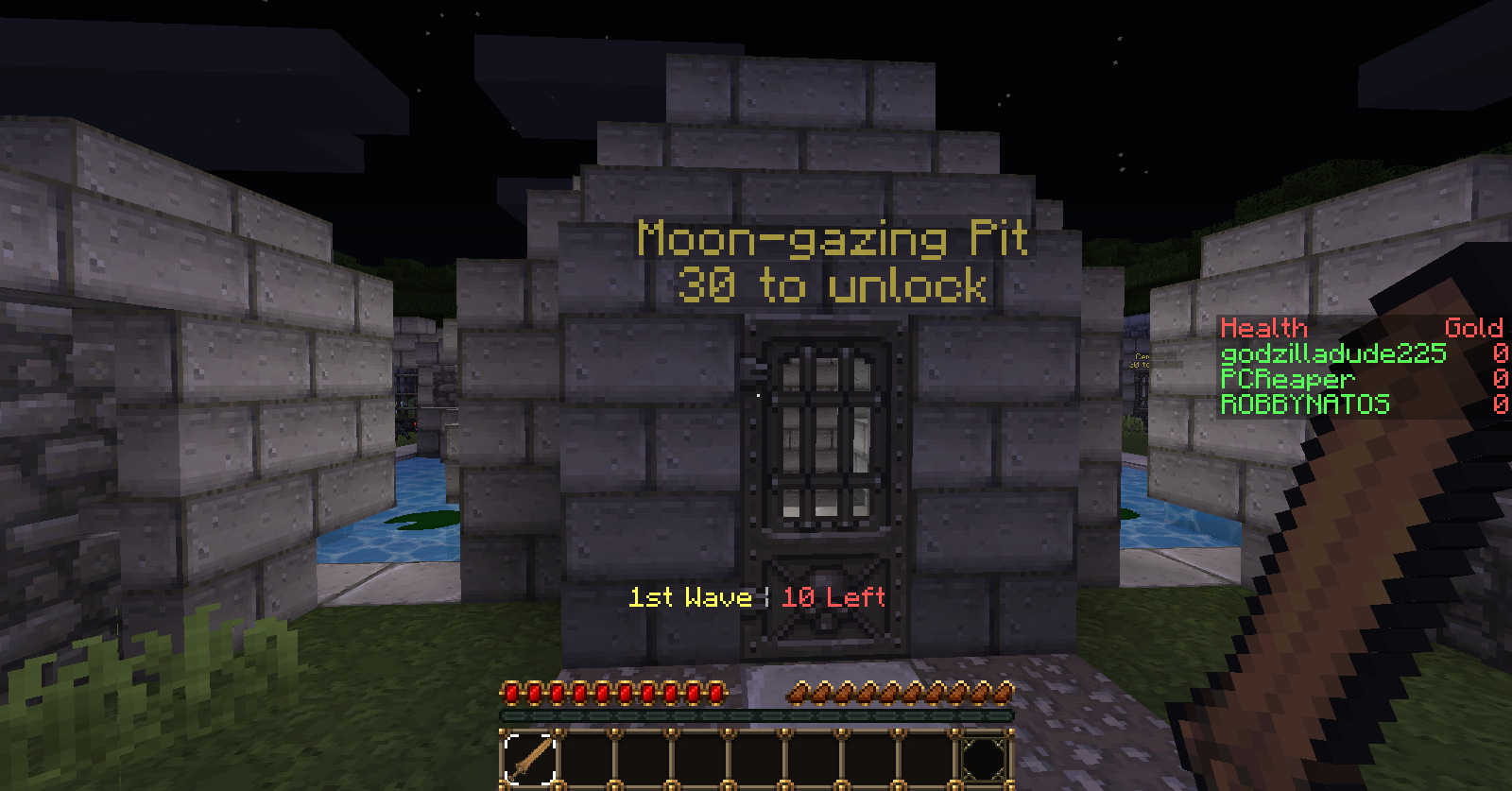Click the first hunger icon on the hunger bar

pos(799,693)
